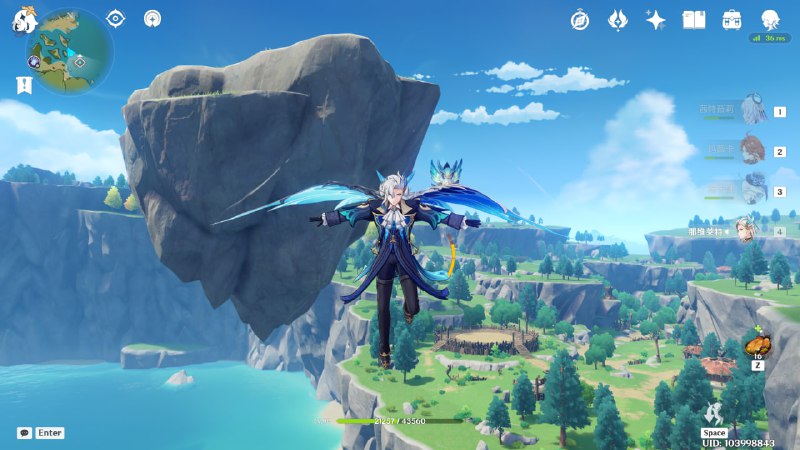800x450 pixels.
Task: Open the world map via minimap
Action: [x=70, y=52]
